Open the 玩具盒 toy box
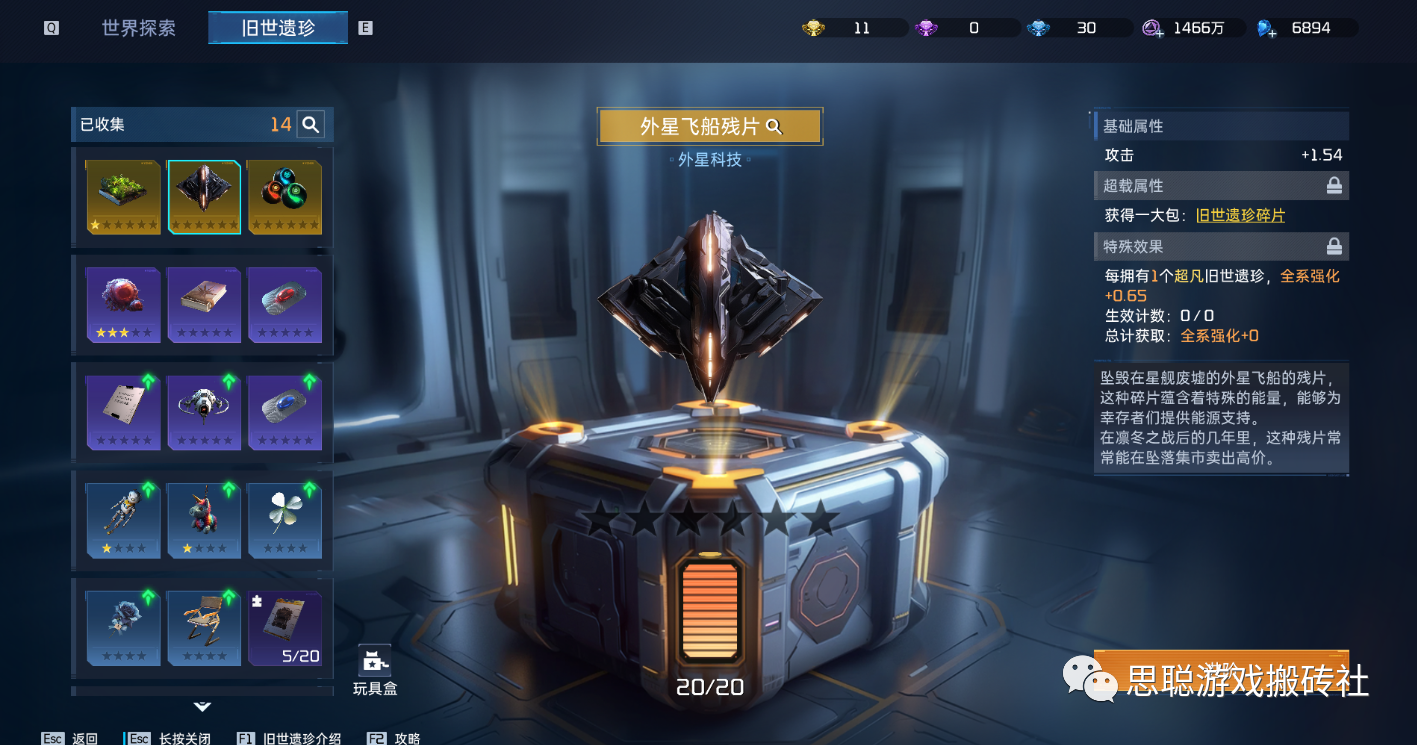The image size is (1417, 745). click(374, 669)
